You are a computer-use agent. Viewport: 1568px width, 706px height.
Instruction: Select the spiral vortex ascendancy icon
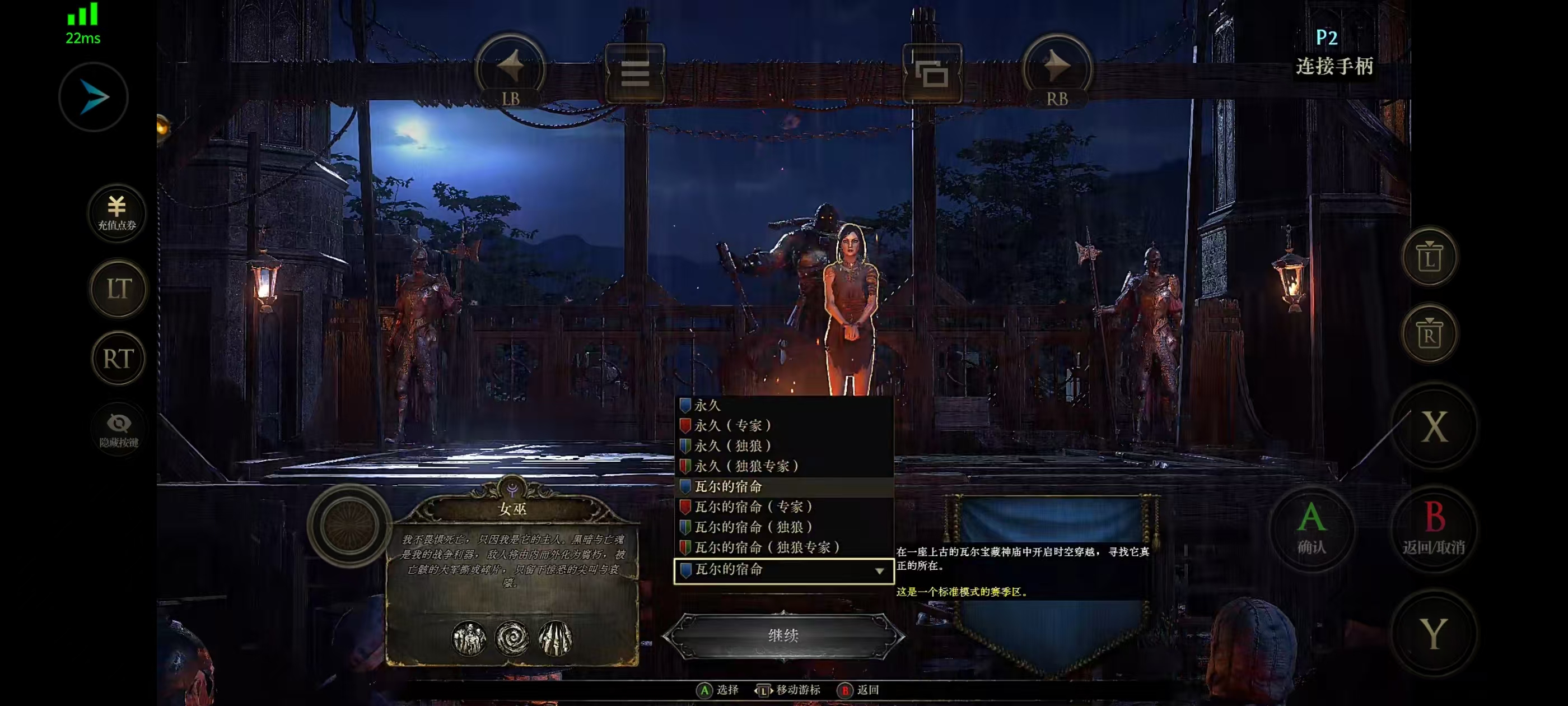click(512, 638)
